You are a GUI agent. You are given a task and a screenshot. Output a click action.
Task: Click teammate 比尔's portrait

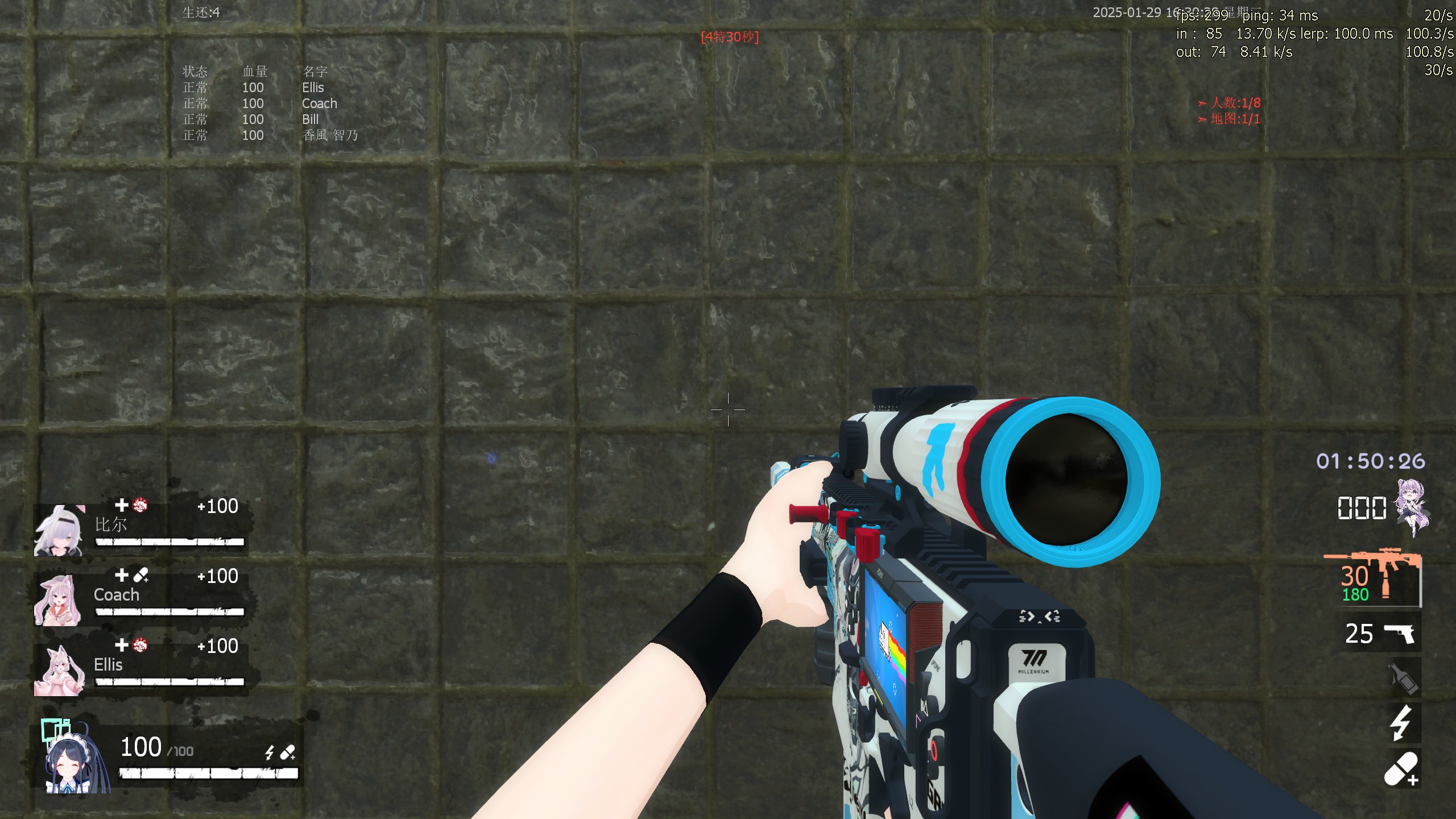tap(59, 531)
